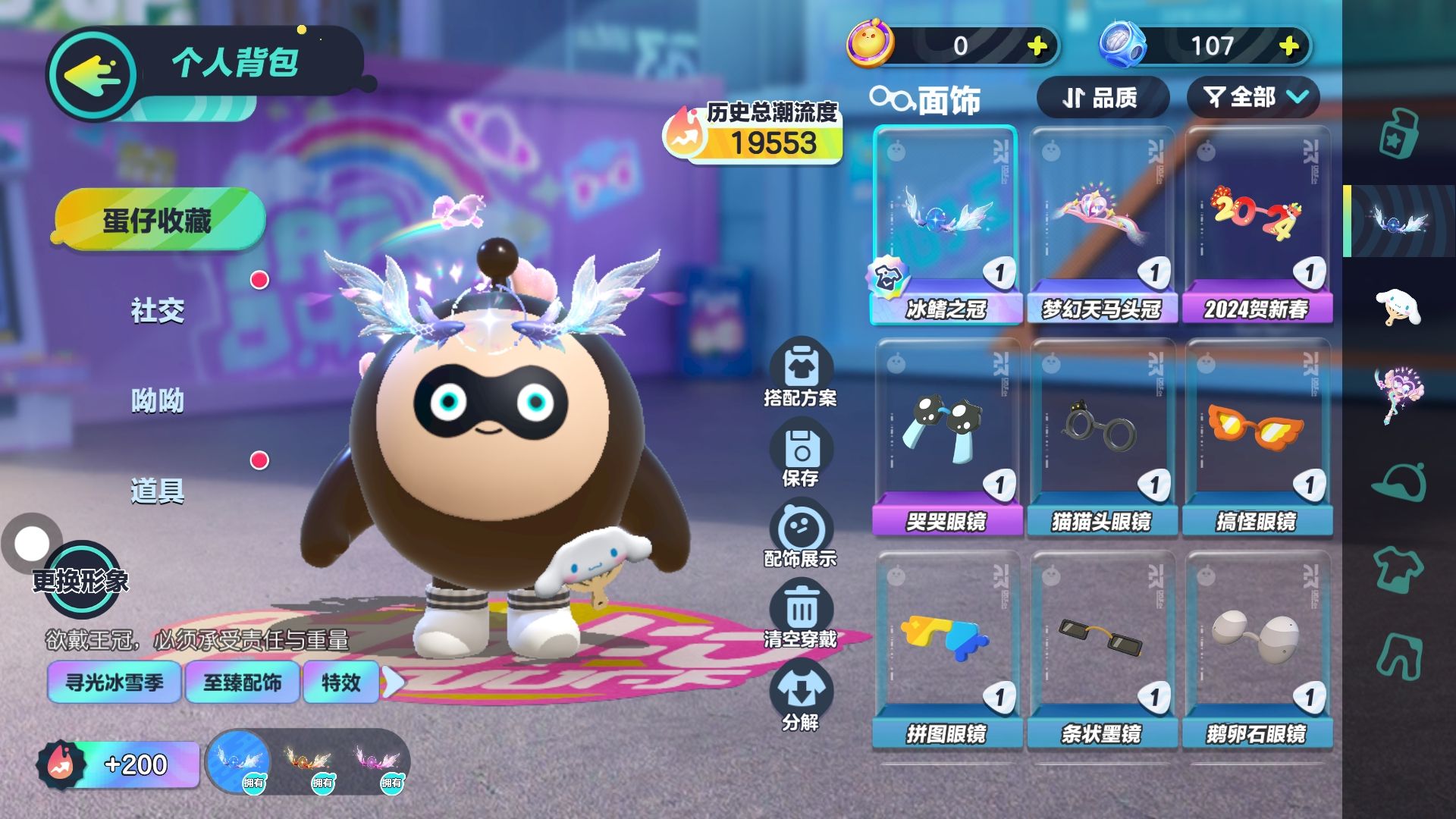Open the 道具 section

pos(158,491)
